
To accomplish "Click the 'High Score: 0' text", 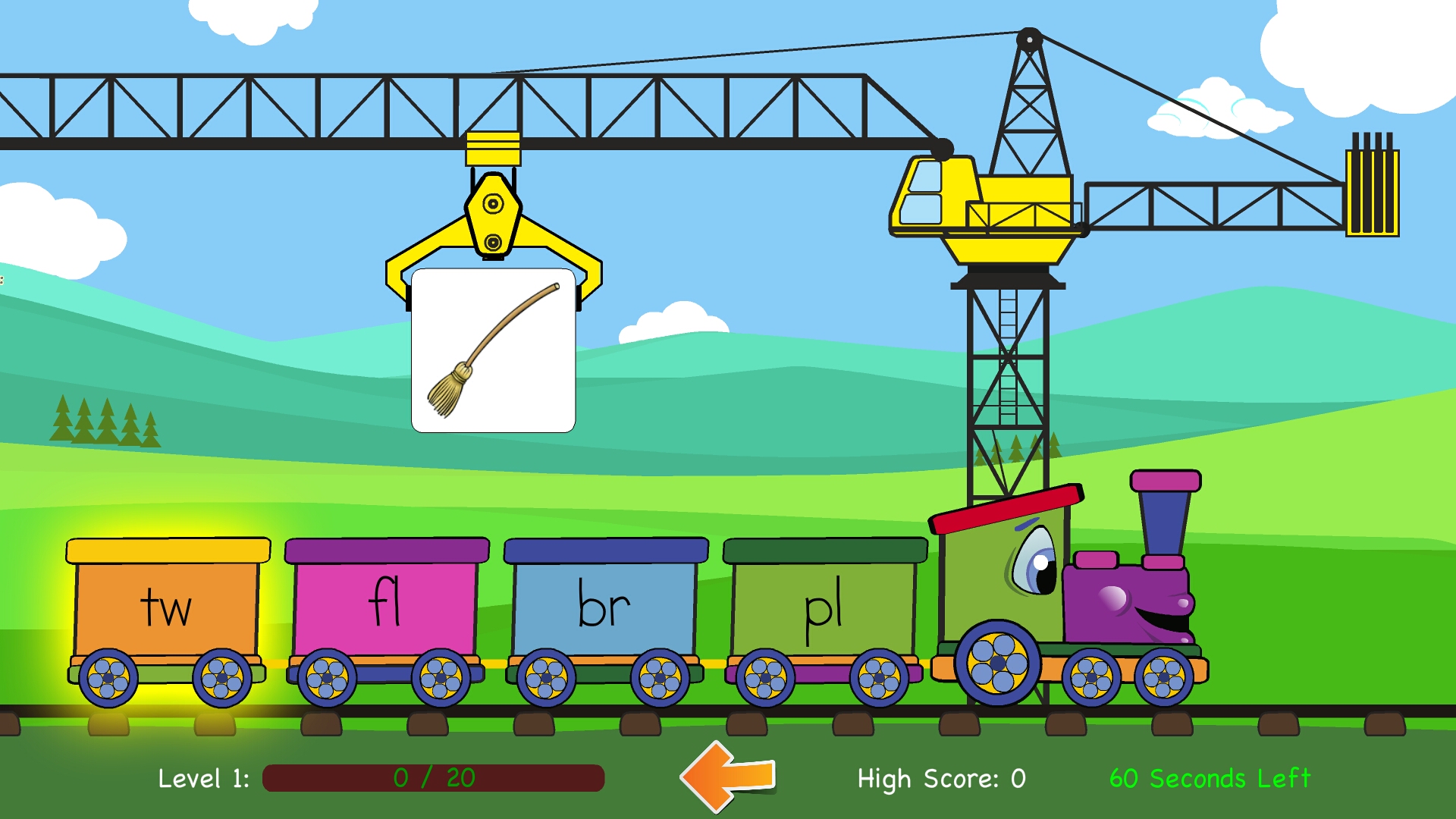I will click(x=940, y=777).
